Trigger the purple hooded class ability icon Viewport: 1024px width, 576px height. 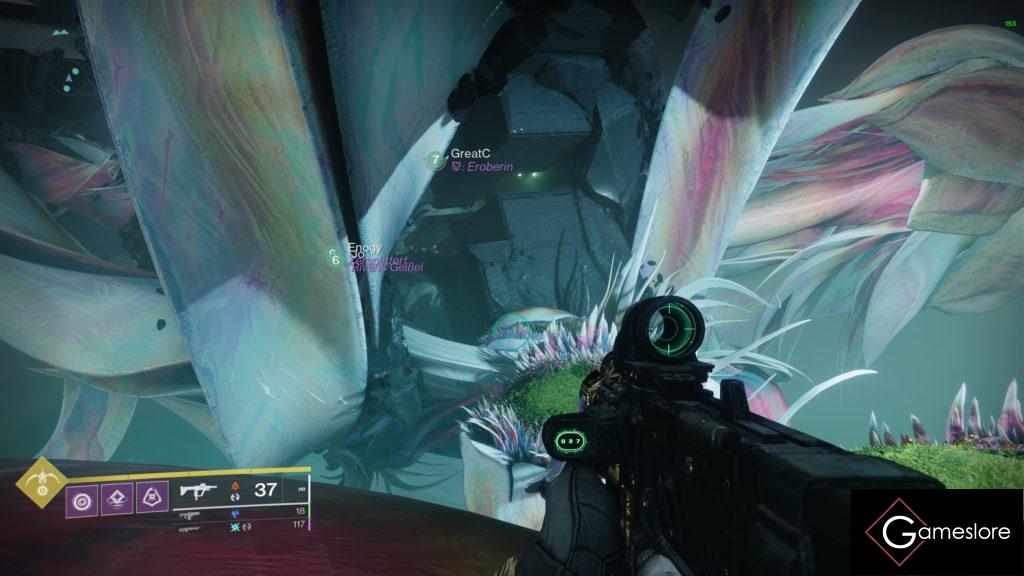tap(151, 495)
